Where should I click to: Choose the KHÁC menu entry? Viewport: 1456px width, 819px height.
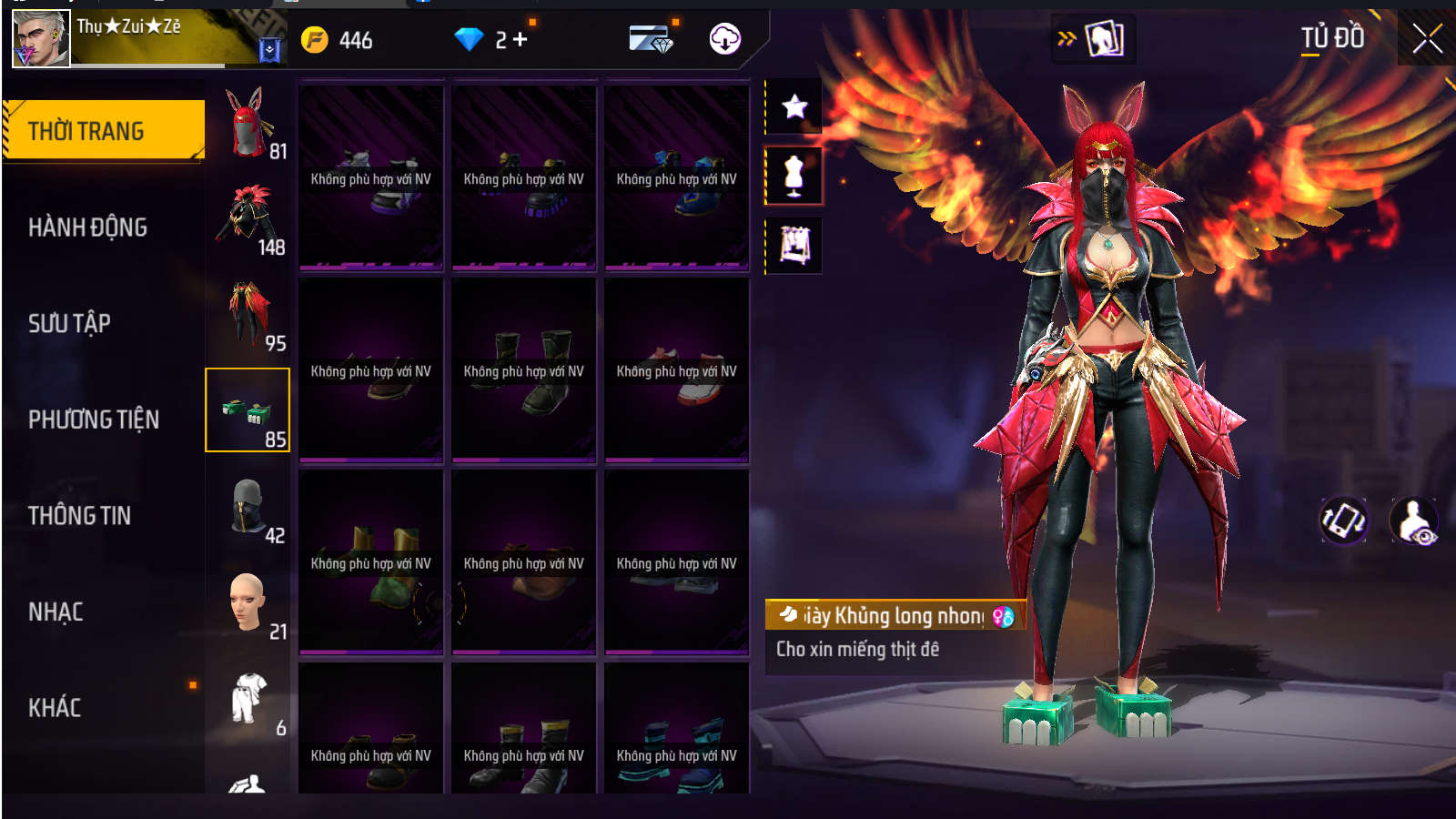click(x=55, y=708)
